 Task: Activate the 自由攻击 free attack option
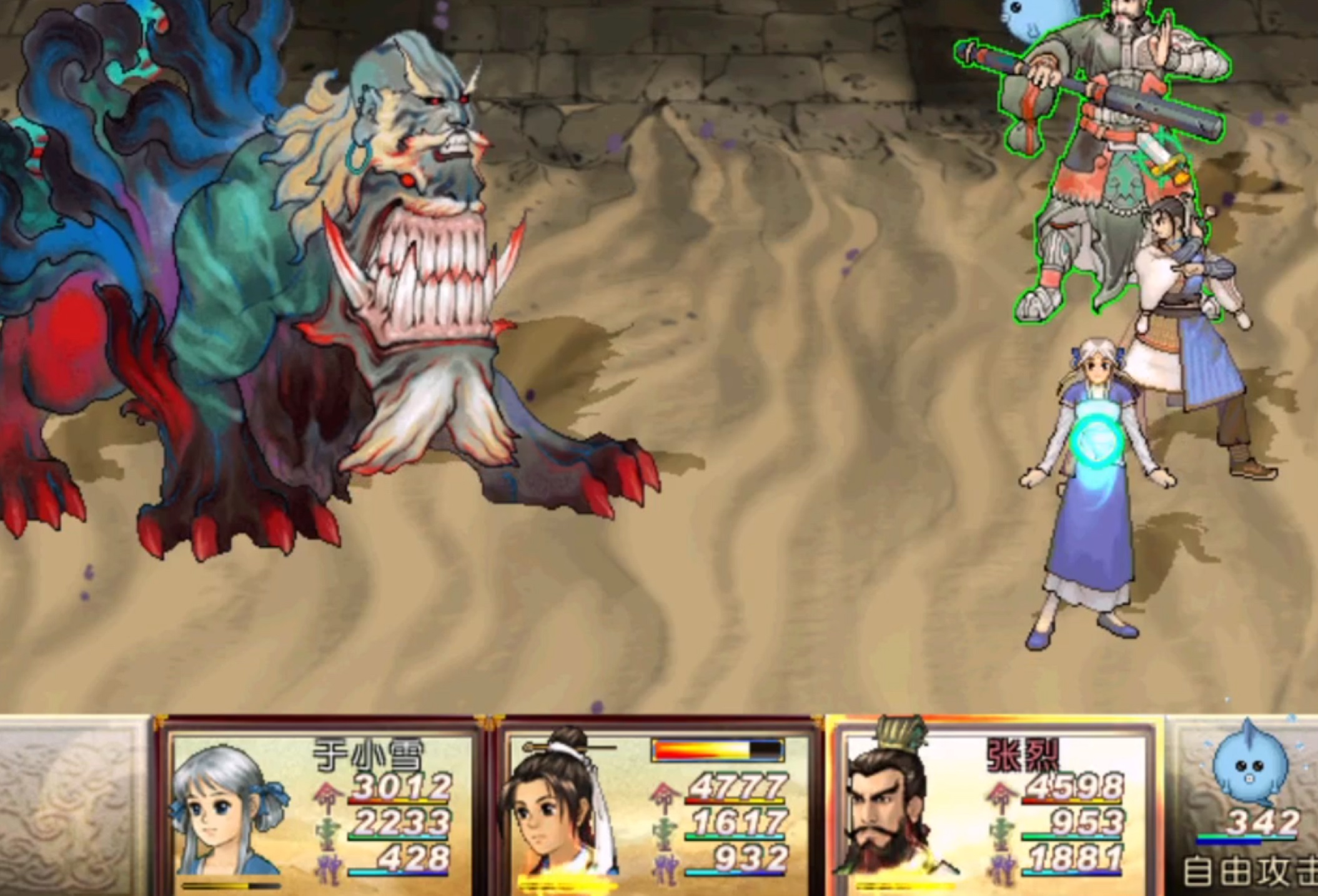(x=1249, y=872)
